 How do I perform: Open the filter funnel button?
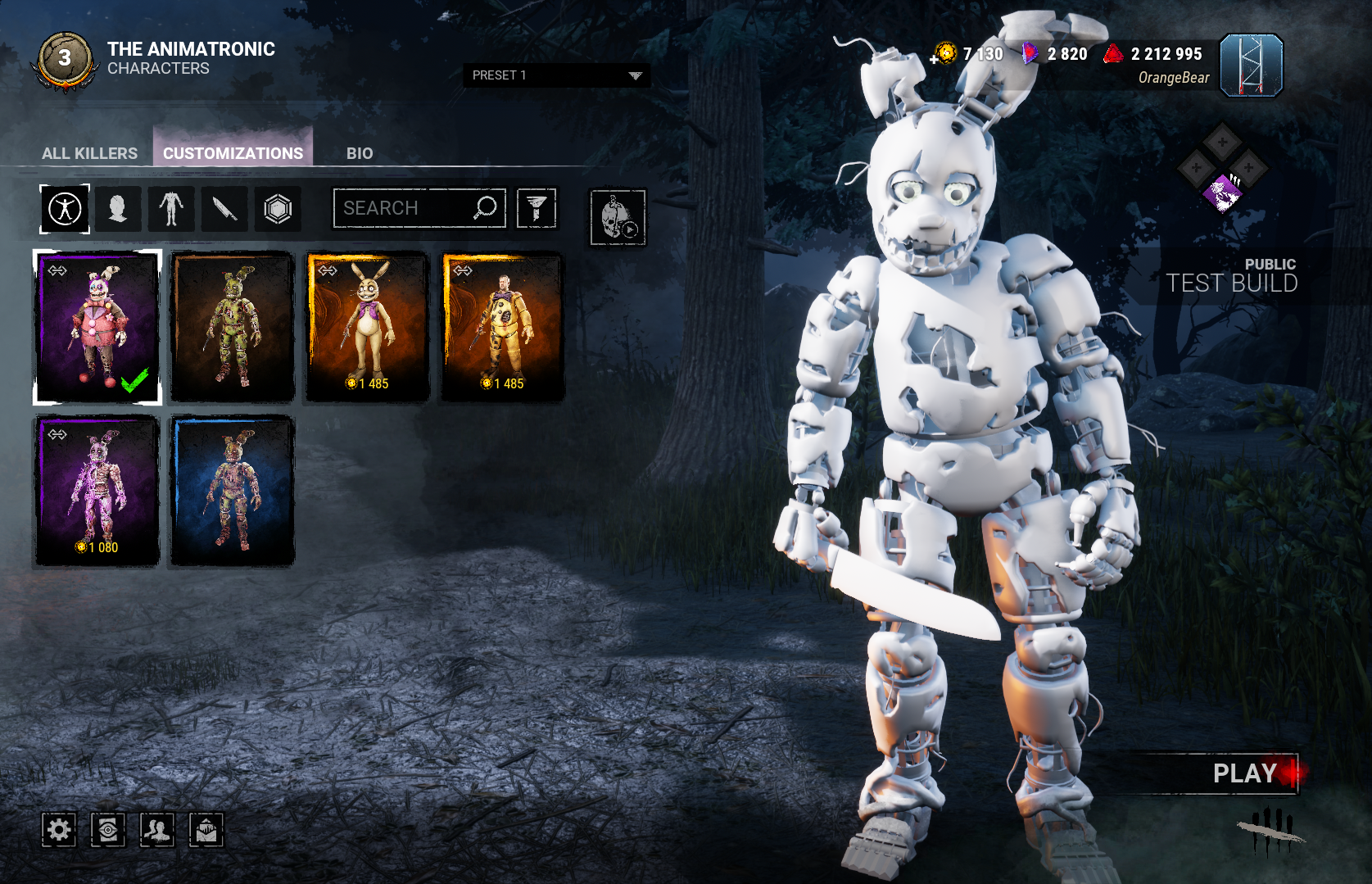[537, 208]
